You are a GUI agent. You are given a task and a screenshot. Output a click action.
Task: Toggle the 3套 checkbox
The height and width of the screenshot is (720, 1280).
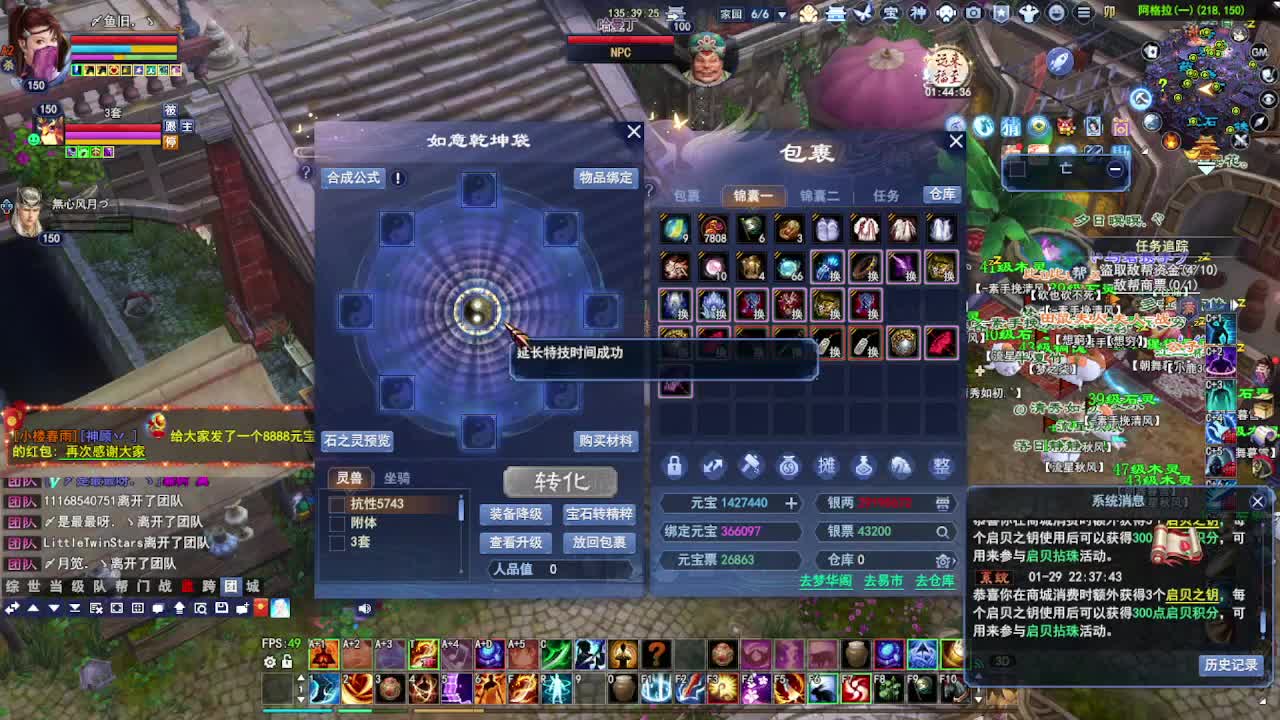tap(338, 540)
